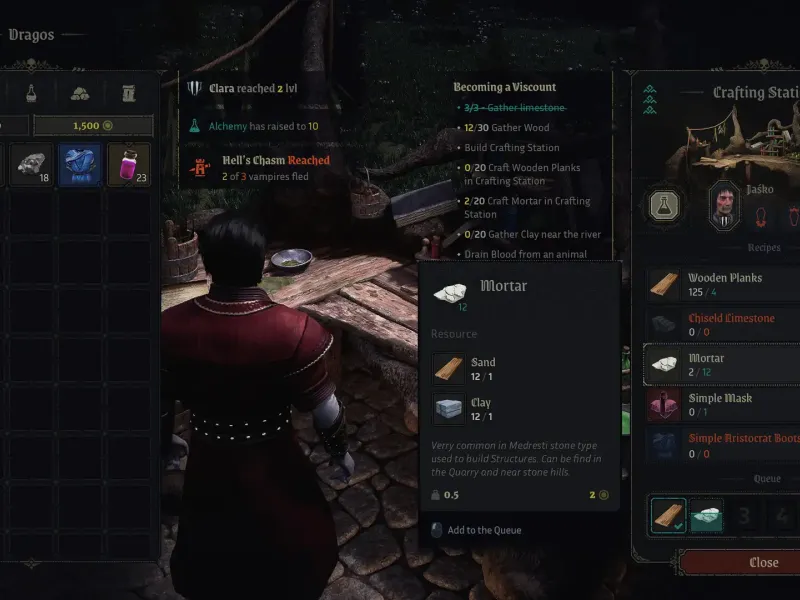The height and width of the screenshot is (600, 800).
Task: Select the blue robe inventory item
Action: coord(80,164)
